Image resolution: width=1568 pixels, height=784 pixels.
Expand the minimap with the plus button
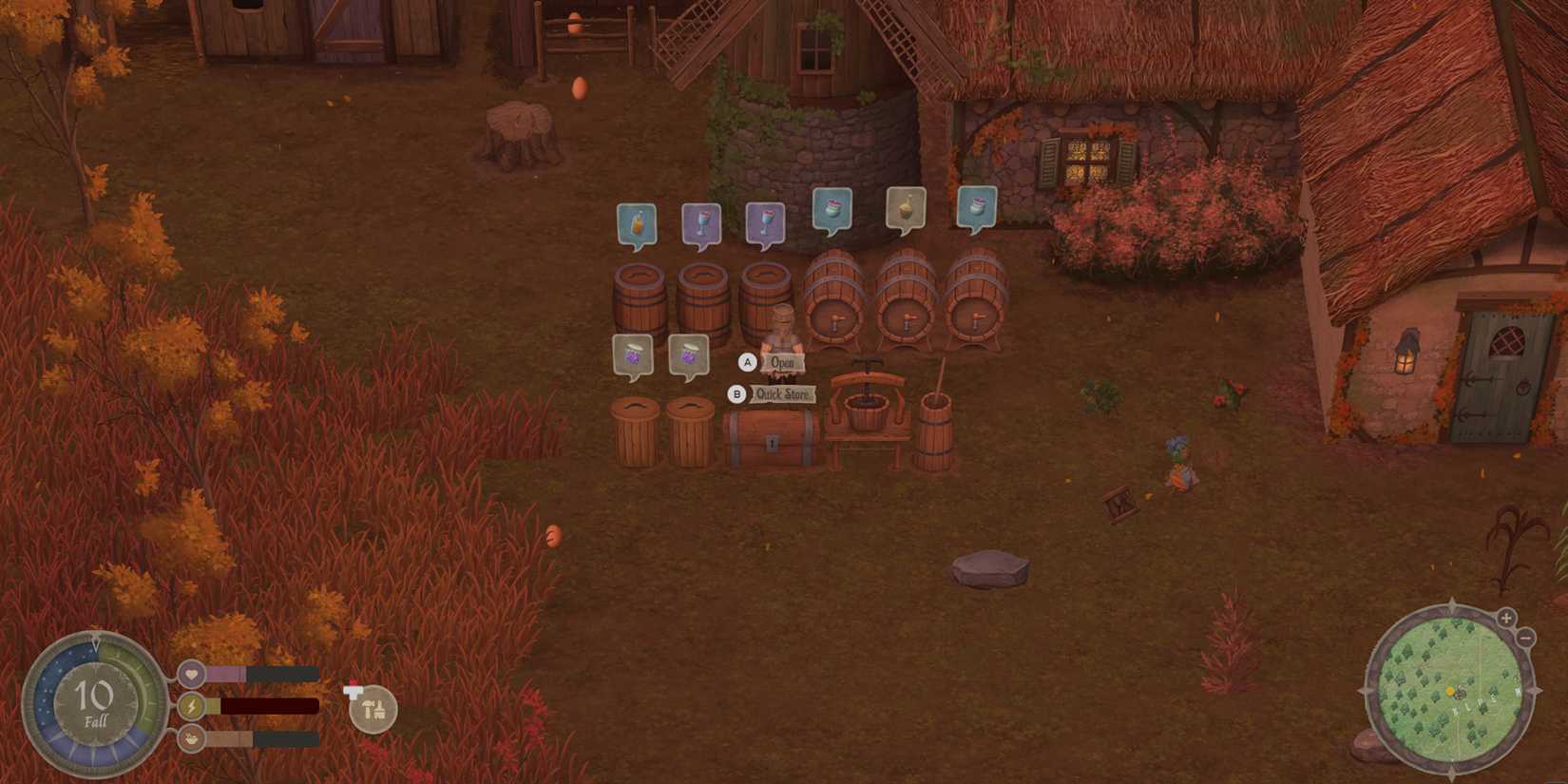click(1506, 617)
